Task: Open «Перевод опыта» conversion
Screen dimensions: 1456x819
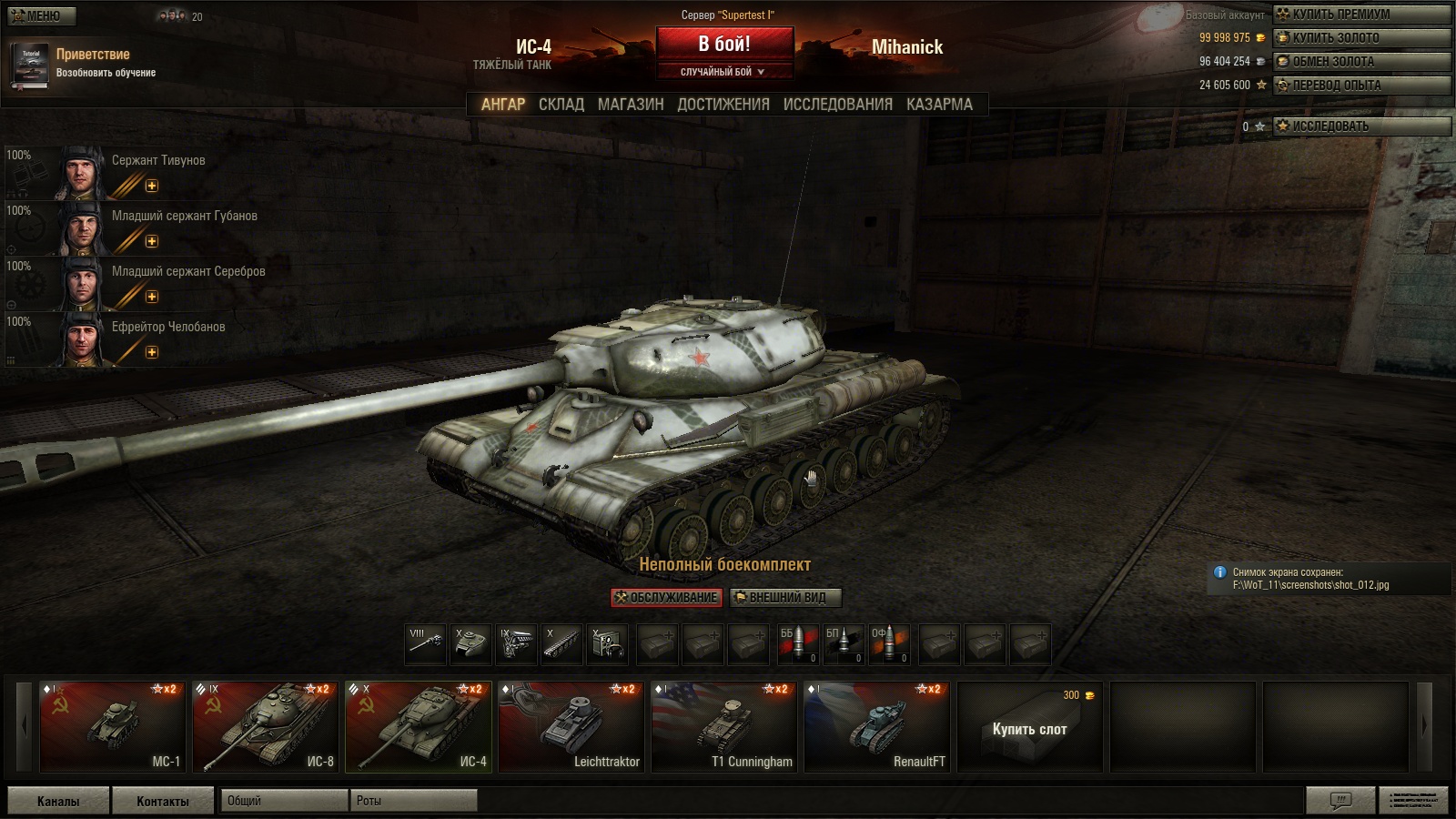Action: (x=1361, y=86)
